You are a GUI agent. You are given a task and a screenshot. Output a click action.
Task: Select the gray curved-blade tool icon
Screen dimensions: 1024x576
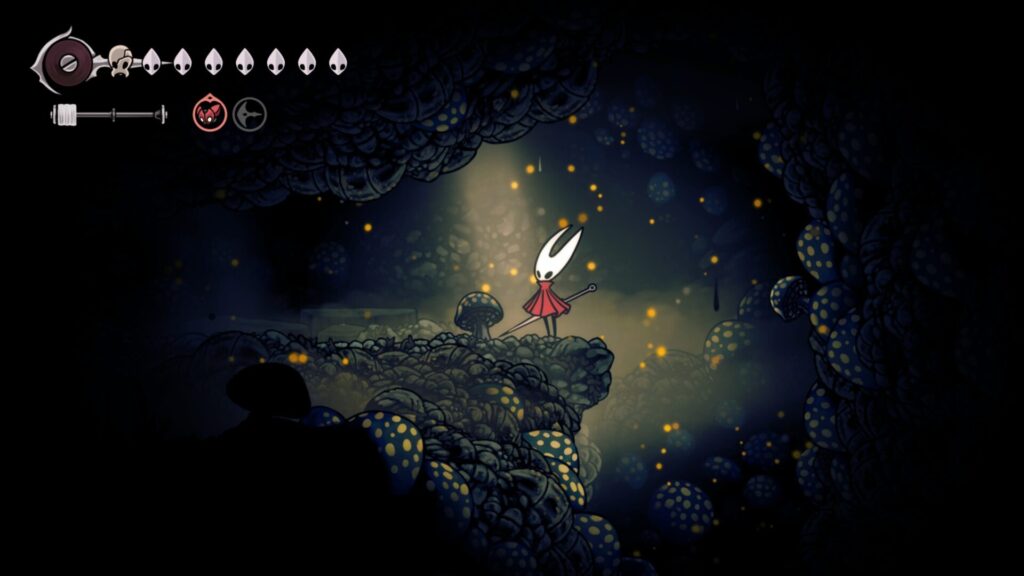(249, 114)
